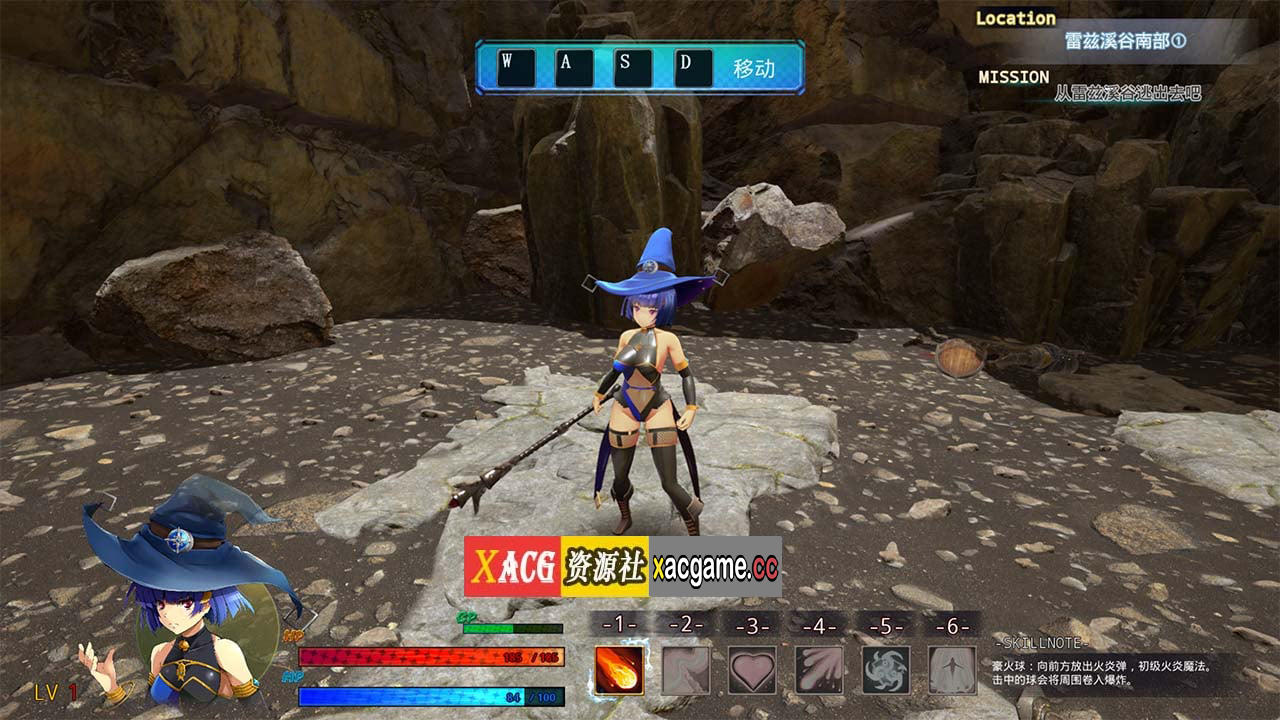This screenshot has height=720, width=1280.
Task: Select the winged figure skill in slot 6
Action: [952, 669]
